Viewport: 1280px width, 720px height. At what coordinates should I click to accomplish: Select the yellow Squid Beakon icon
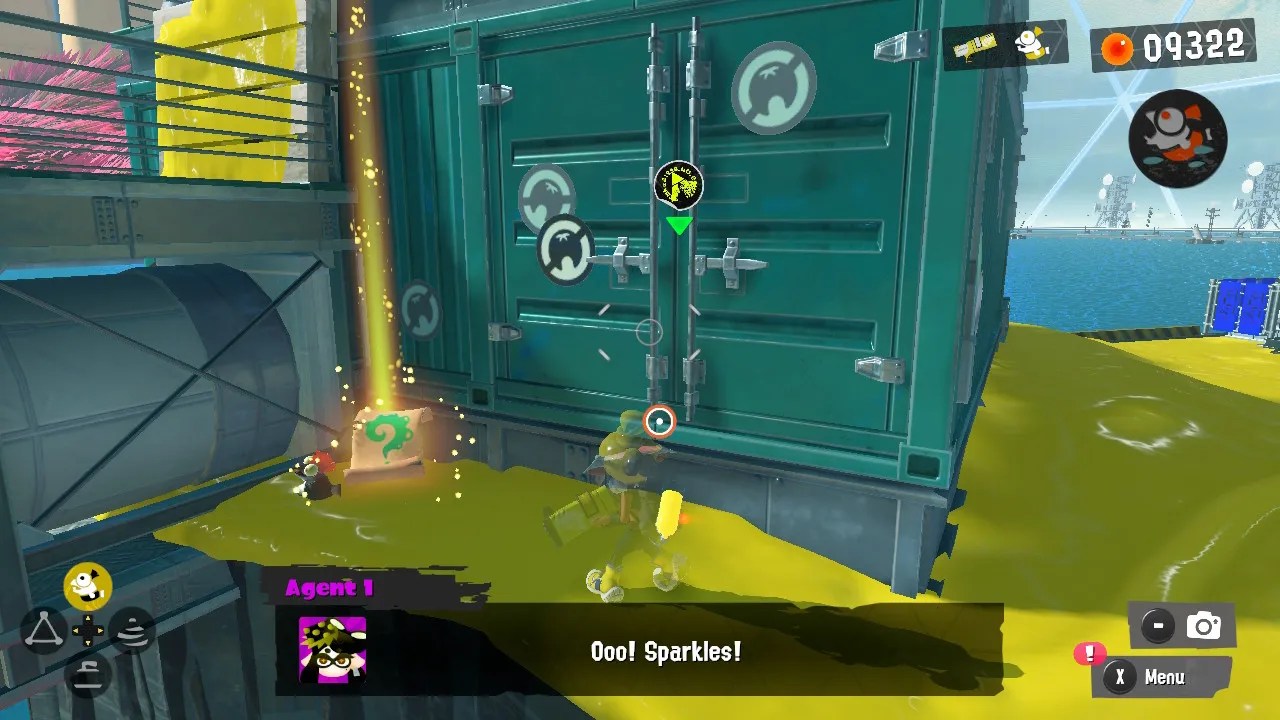click(x=87, y=584)
